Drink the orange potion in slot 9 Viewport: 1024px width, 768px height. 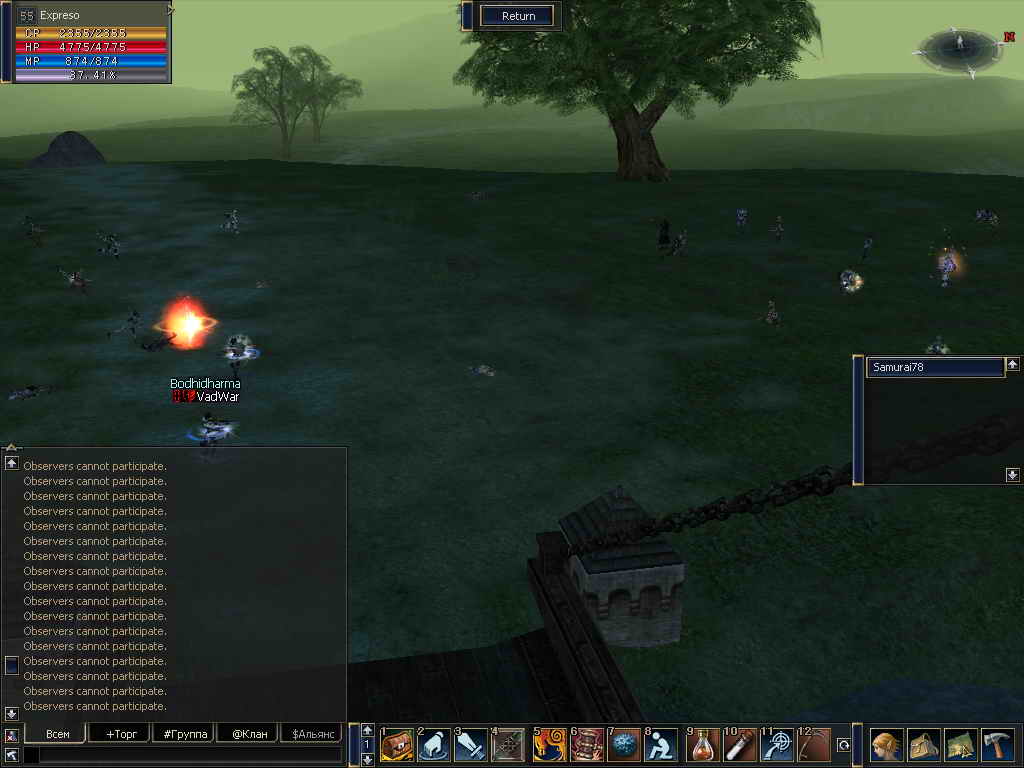coord(704,745)
